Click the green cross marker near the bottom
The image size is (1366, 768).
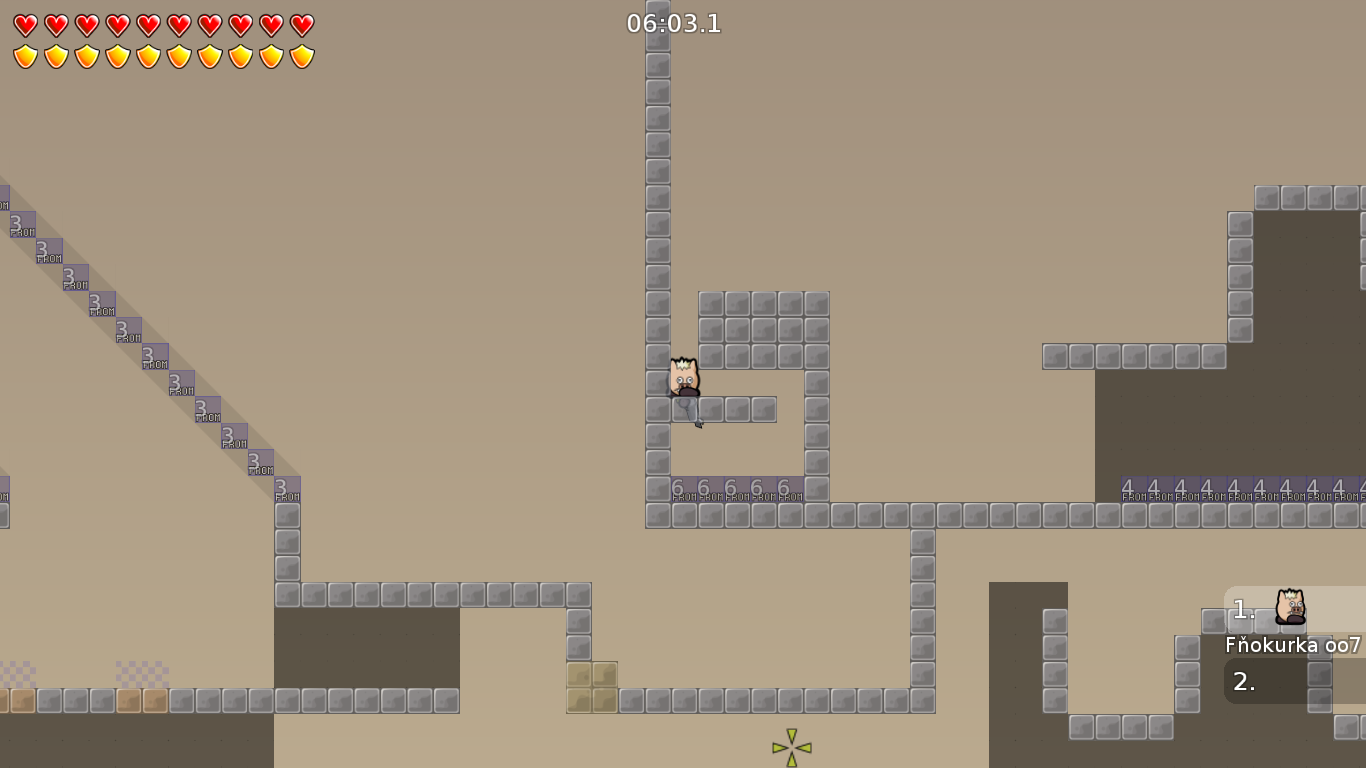(790, 745)
